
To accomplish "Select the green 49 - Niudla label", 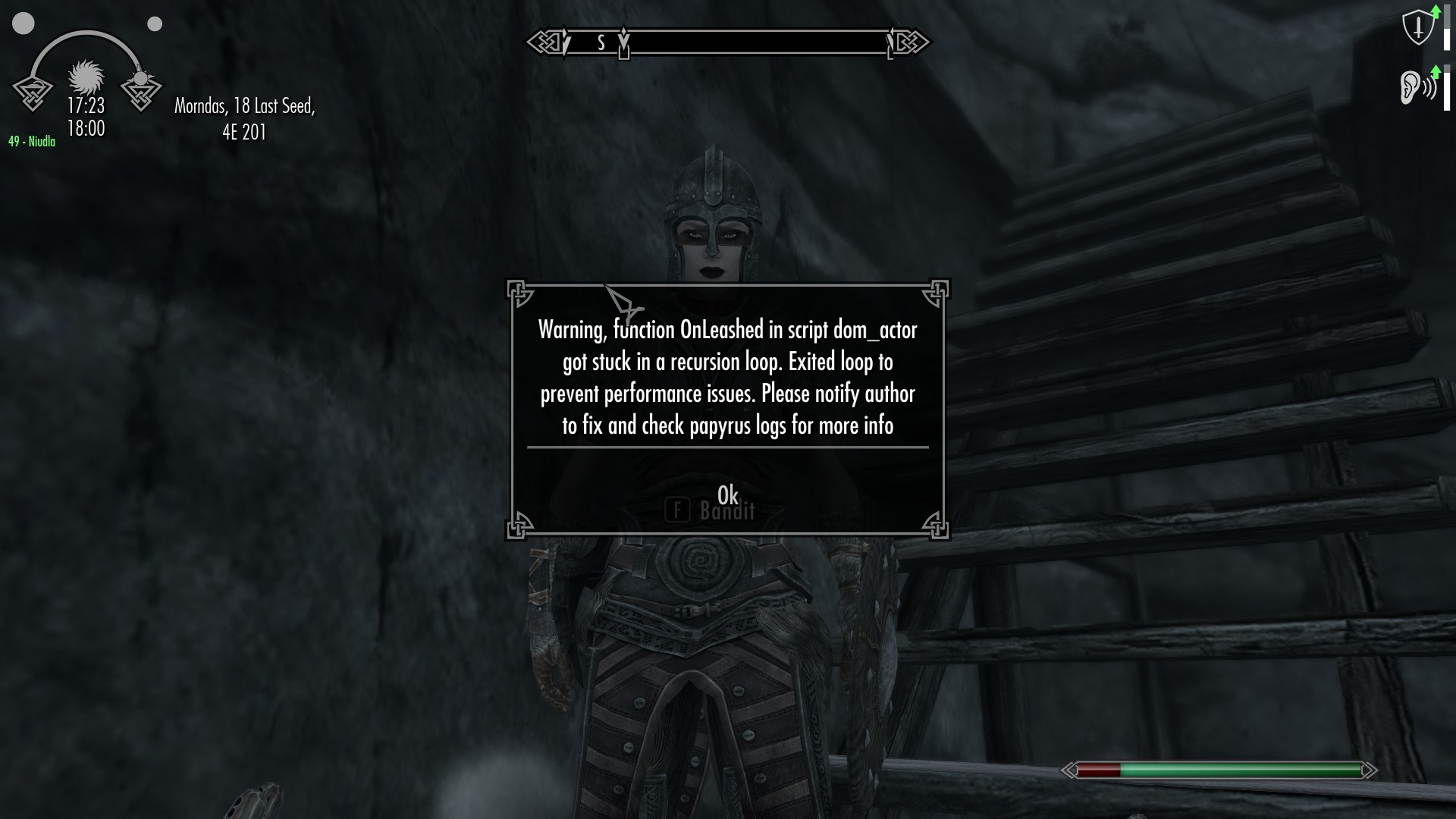I will 31,140.
